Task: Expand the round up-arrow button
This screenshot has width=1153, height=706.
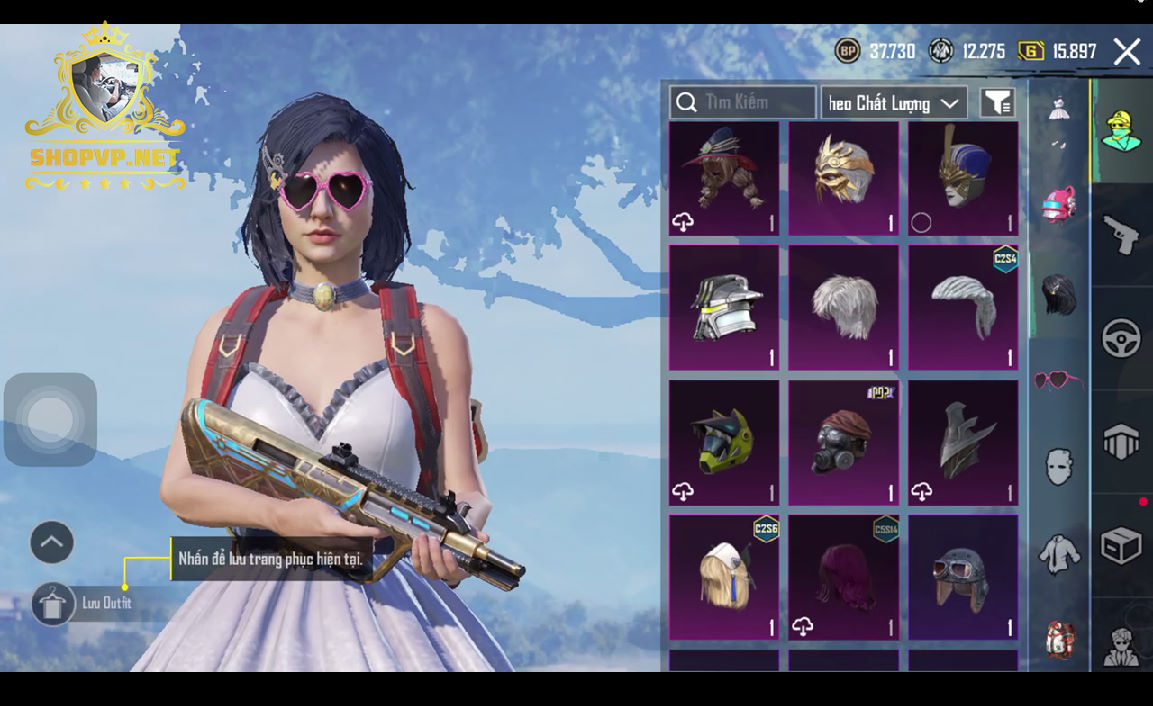Action: [52, 543]
